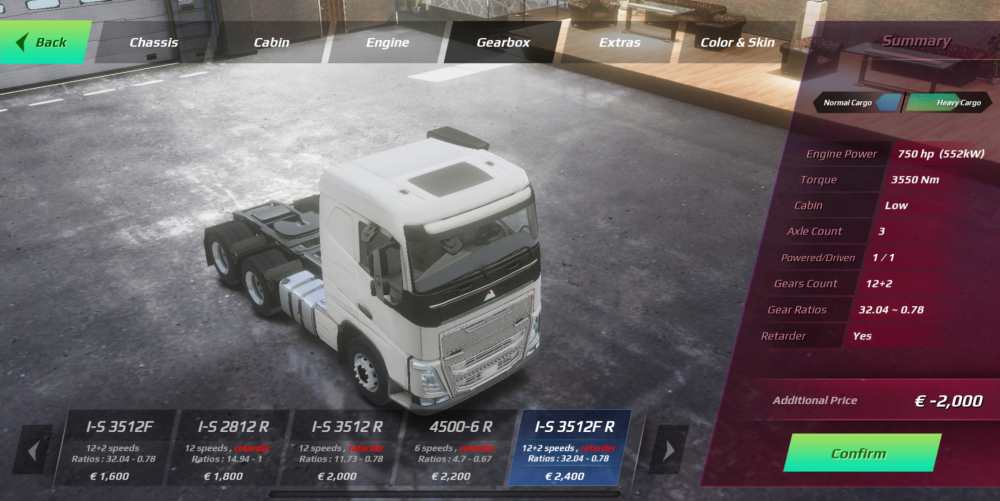The image size is (1000, 501).
Task: Open the Extras tab
Action: 620,43
